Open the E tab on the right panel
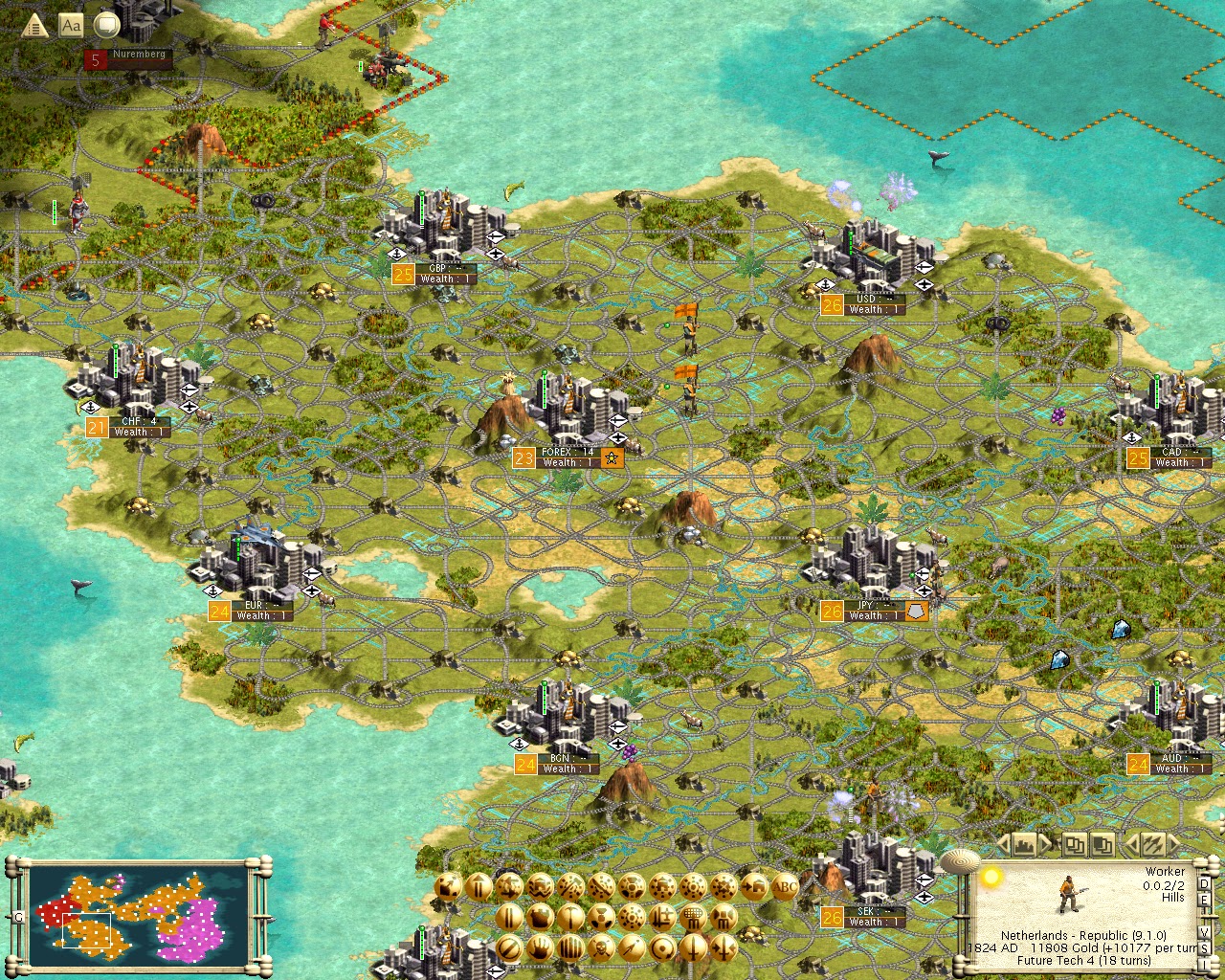Image resolution: width=1225 pixels, height=980 pixels. 1203,901
